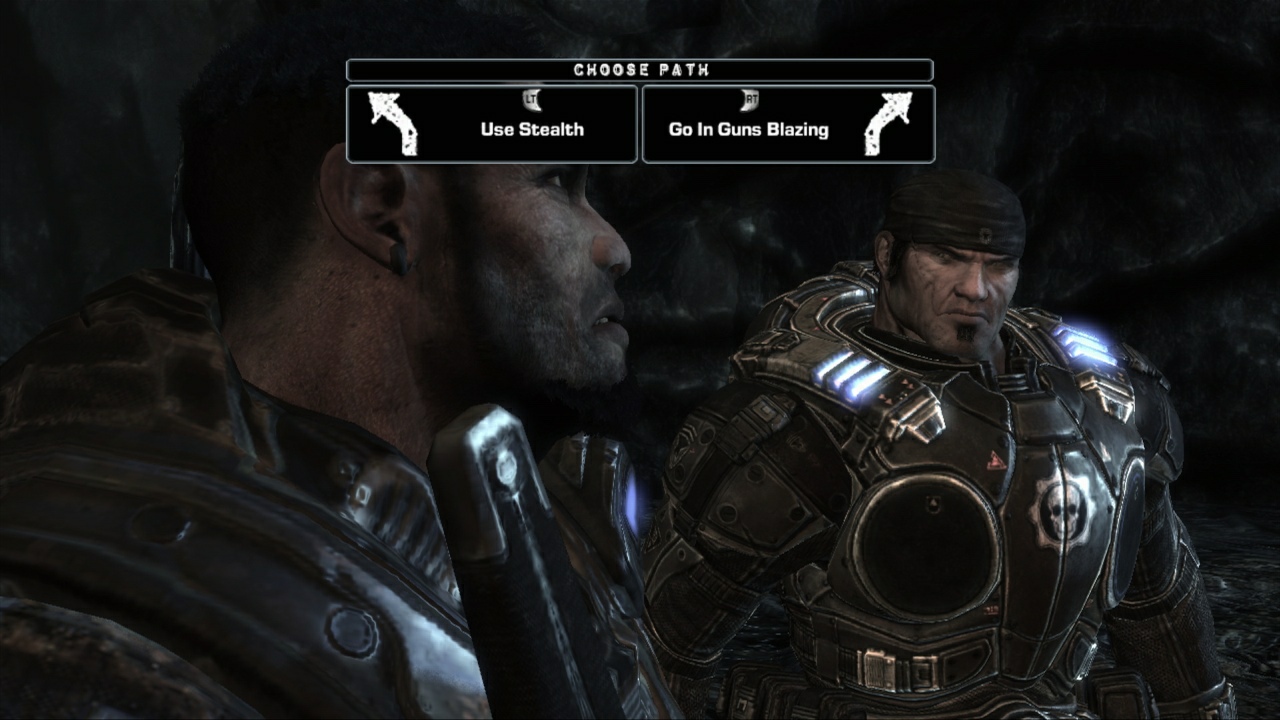
Task: Click the RT trigger button icon
Action: coord(750,98)
